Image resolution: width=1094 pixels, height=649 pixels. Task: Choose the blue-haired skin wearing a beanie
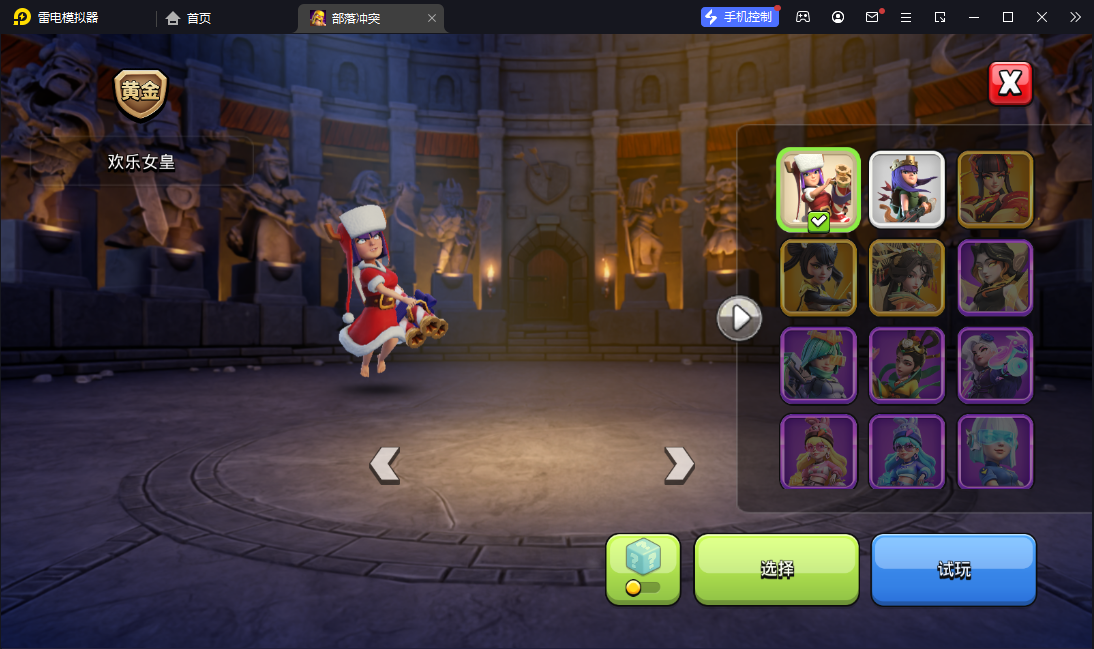(x=907, y=452)
